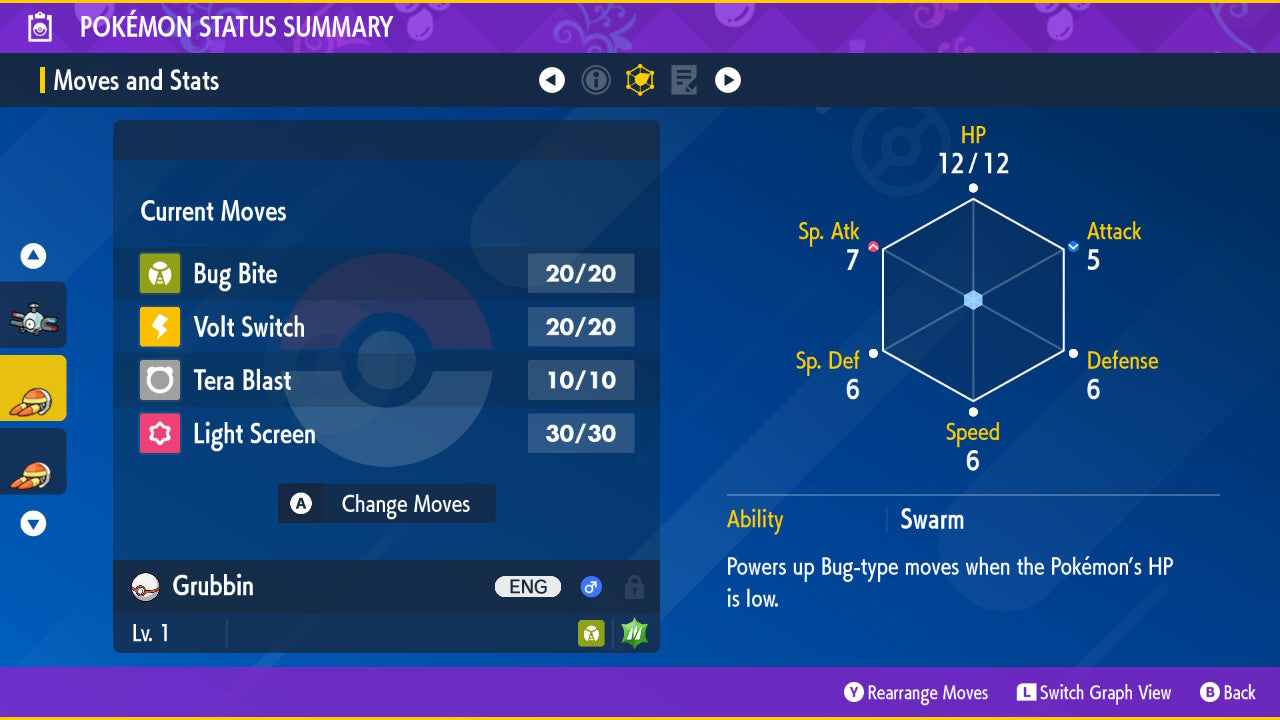Switch to the memo notes tab
Image resolution: width=1280 pixels, height=720 pixels.
(x=684, y=80)
